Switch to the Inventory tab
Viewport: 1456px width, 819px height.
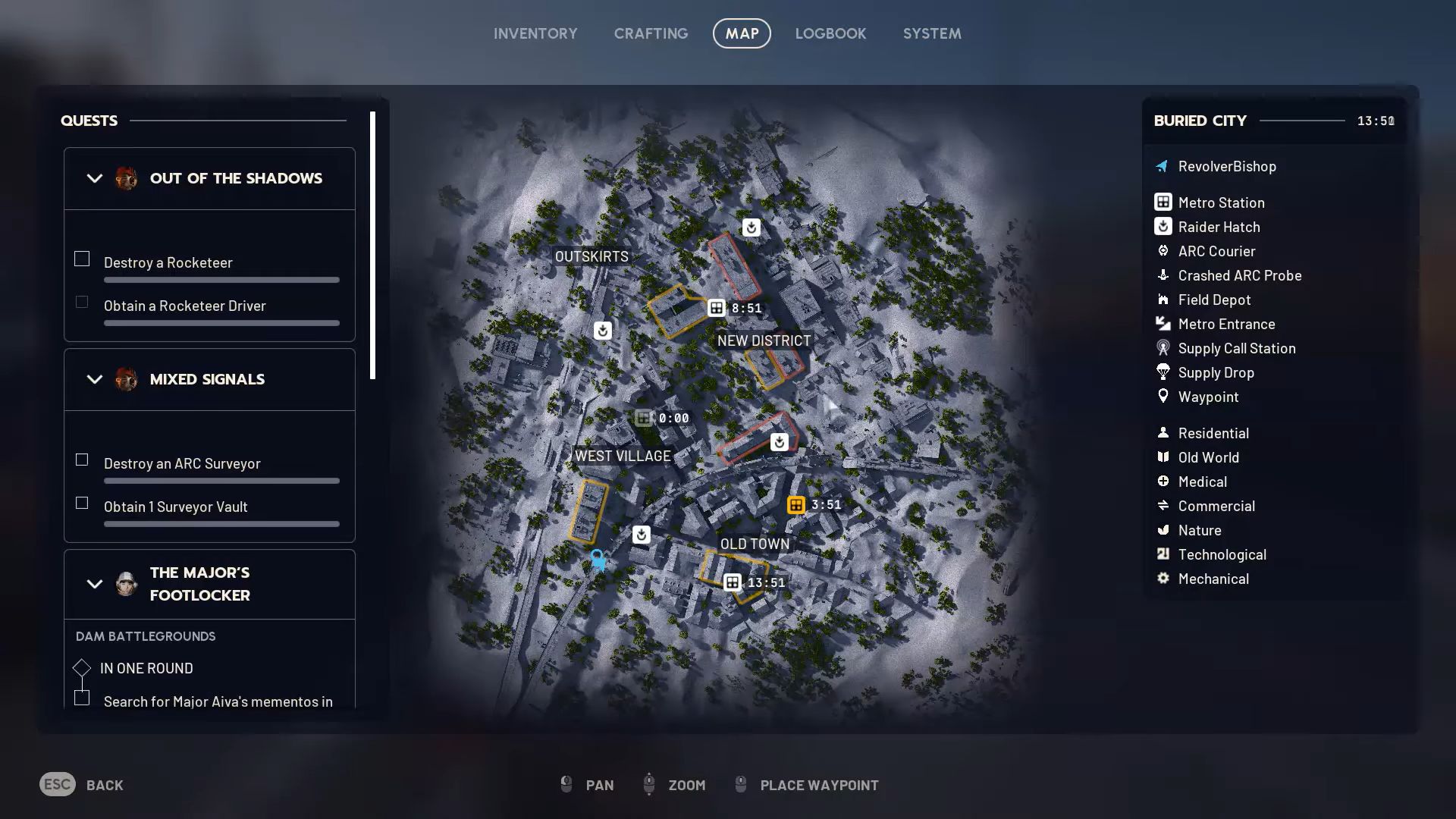tap(535, 33)
